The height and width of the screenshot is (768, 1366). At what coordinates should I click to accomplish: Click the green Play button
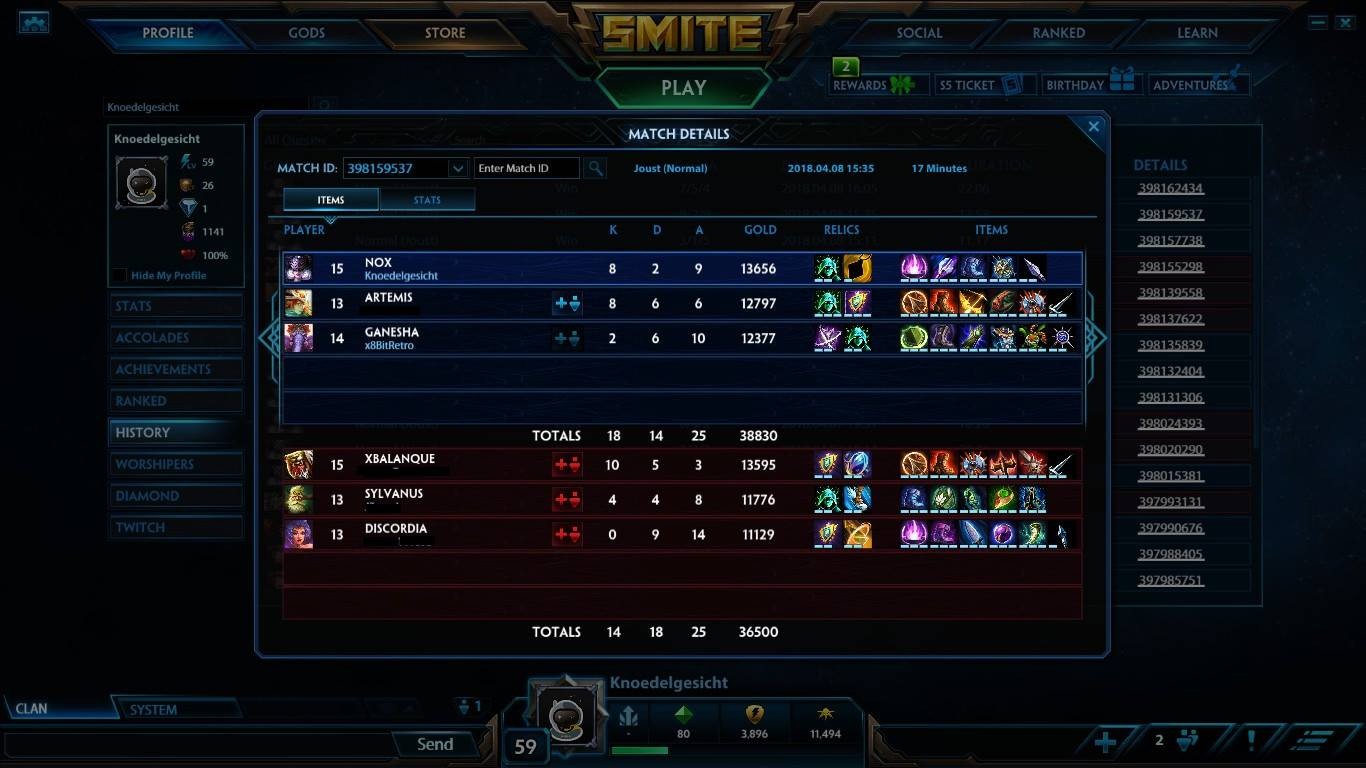click(683, 88)
